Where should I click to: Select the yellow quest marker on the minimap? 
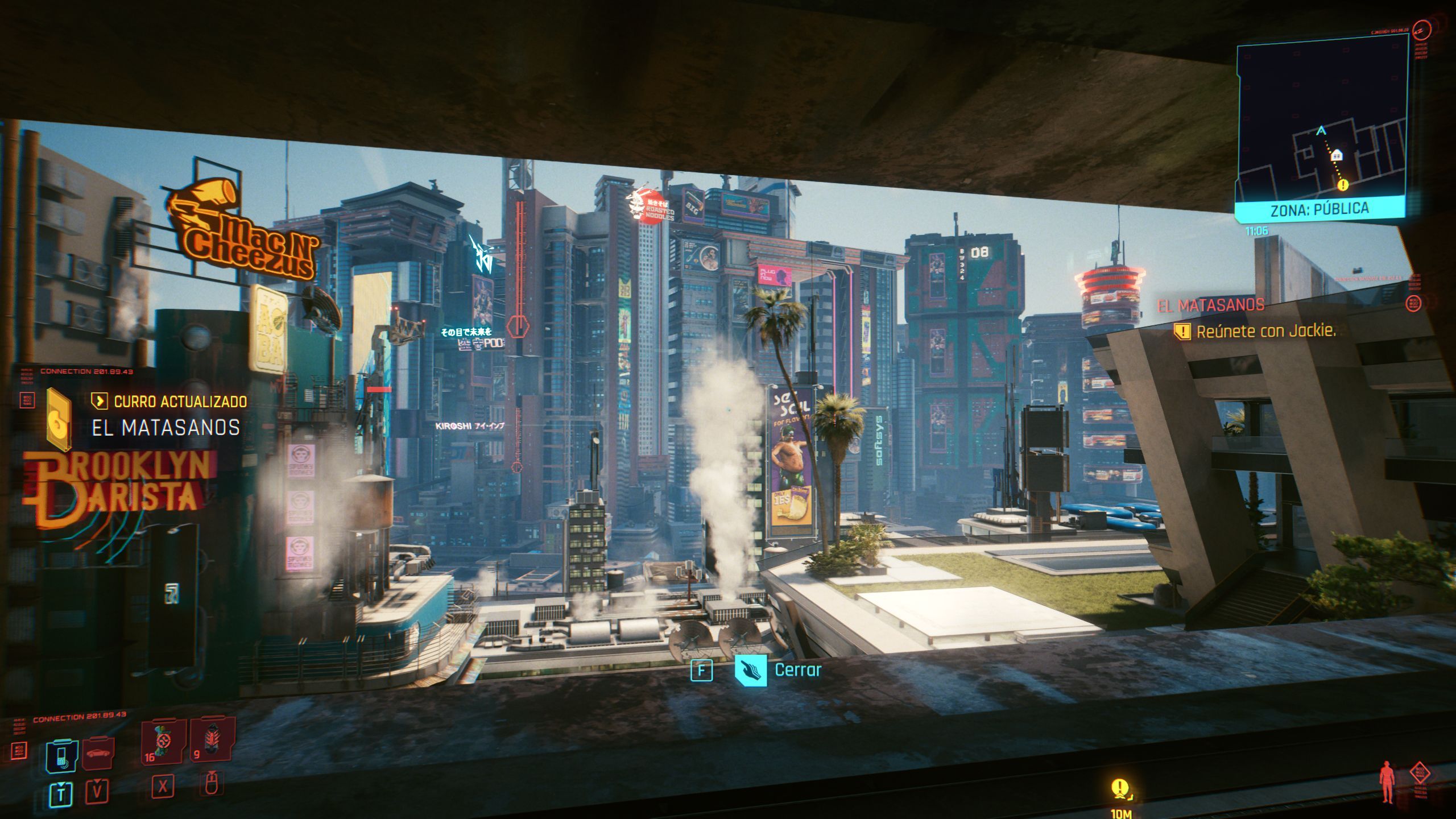pos(1343,185)
